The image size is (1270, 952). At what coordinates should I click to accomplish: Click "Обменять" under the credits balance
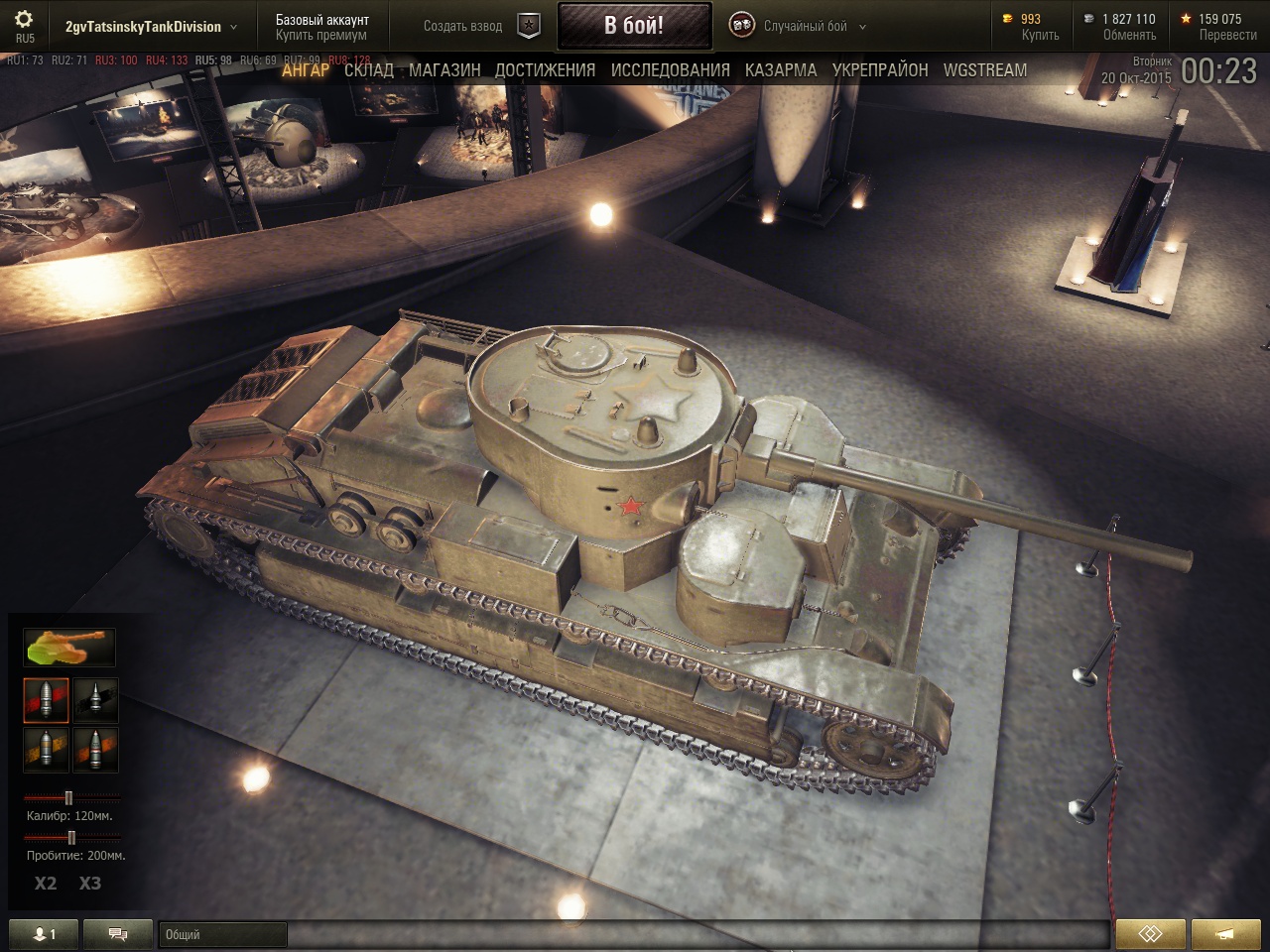click(x=1129, y=36)
